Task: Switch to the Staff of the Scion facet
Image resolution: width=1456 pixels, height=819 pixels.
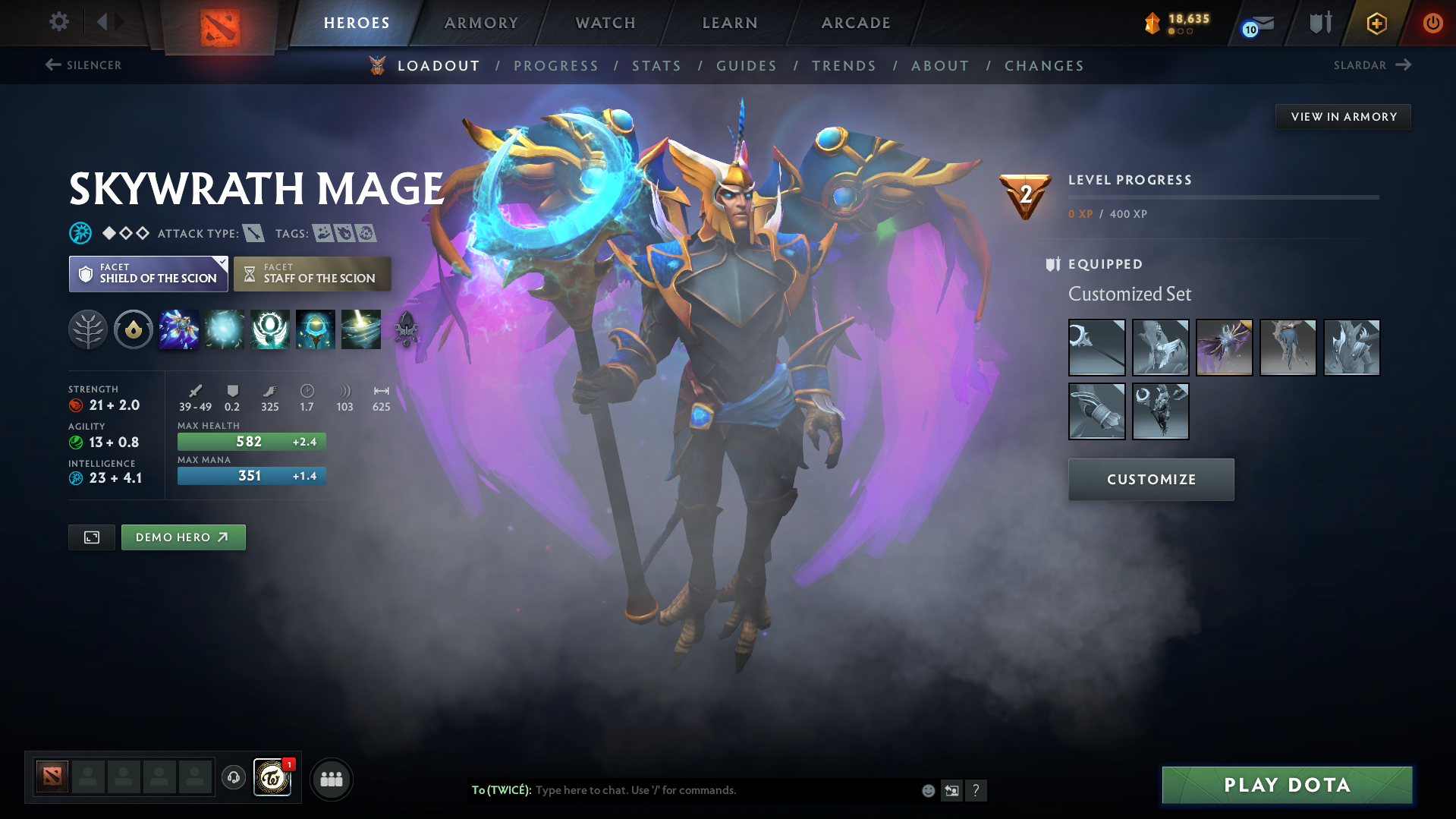Action: tap(312, 273)
